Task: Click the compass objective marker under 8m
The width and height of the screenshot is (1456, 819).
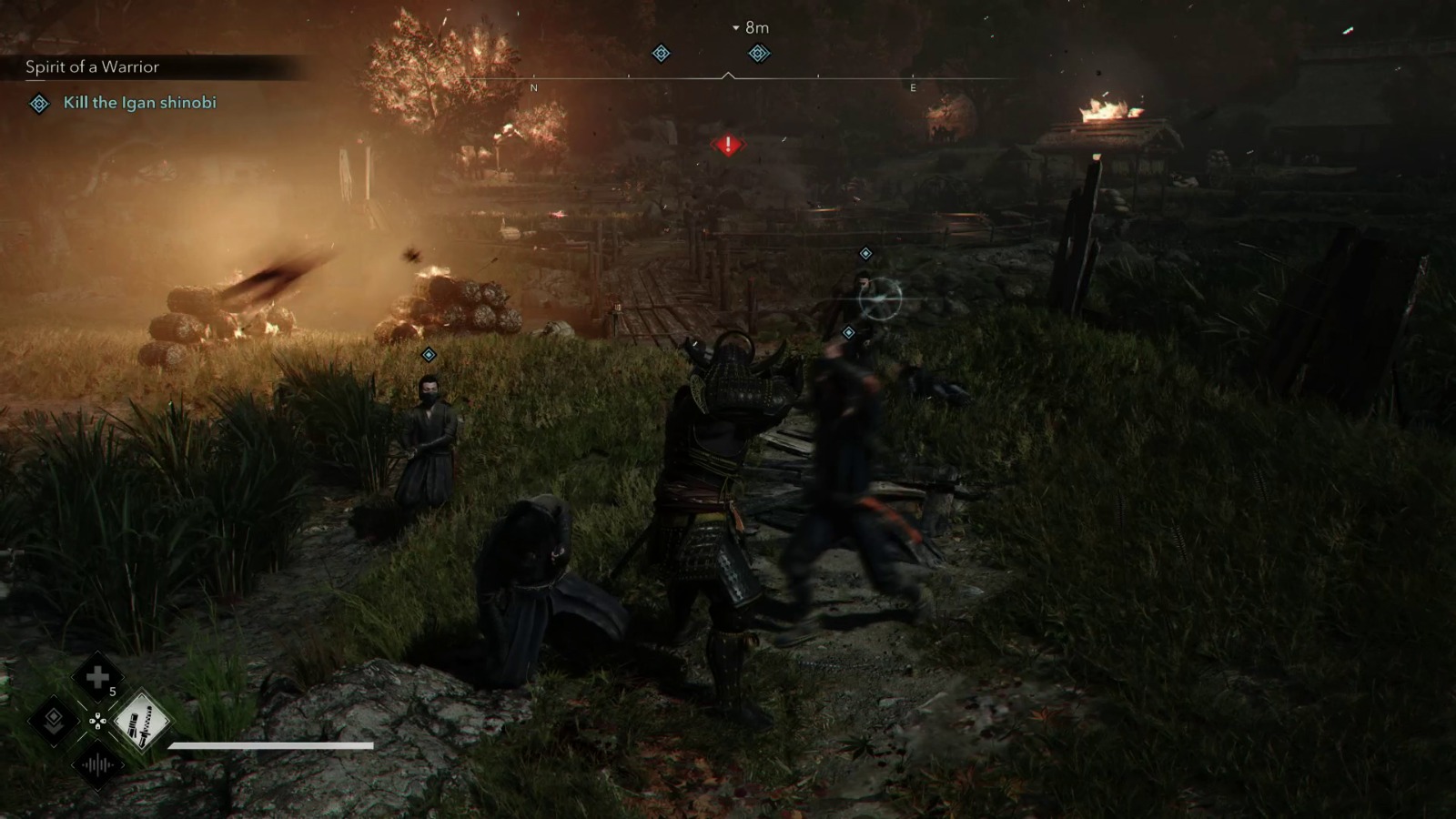Action: click(x=759, y=54)
